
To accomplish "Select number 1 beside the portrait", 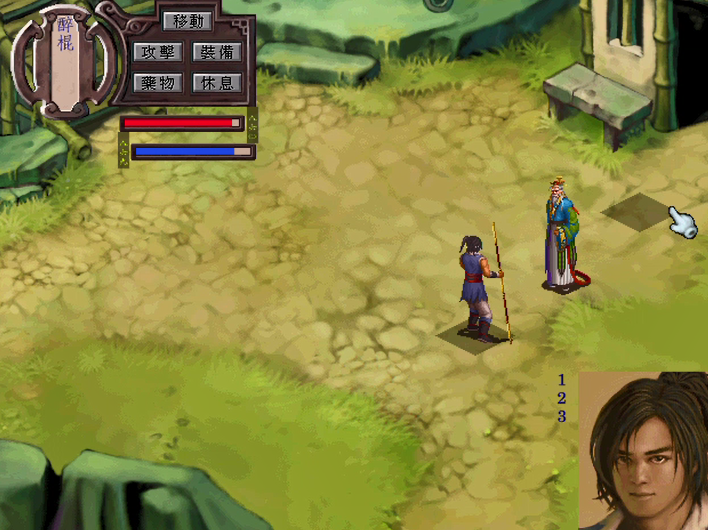I will coord(562,380).
